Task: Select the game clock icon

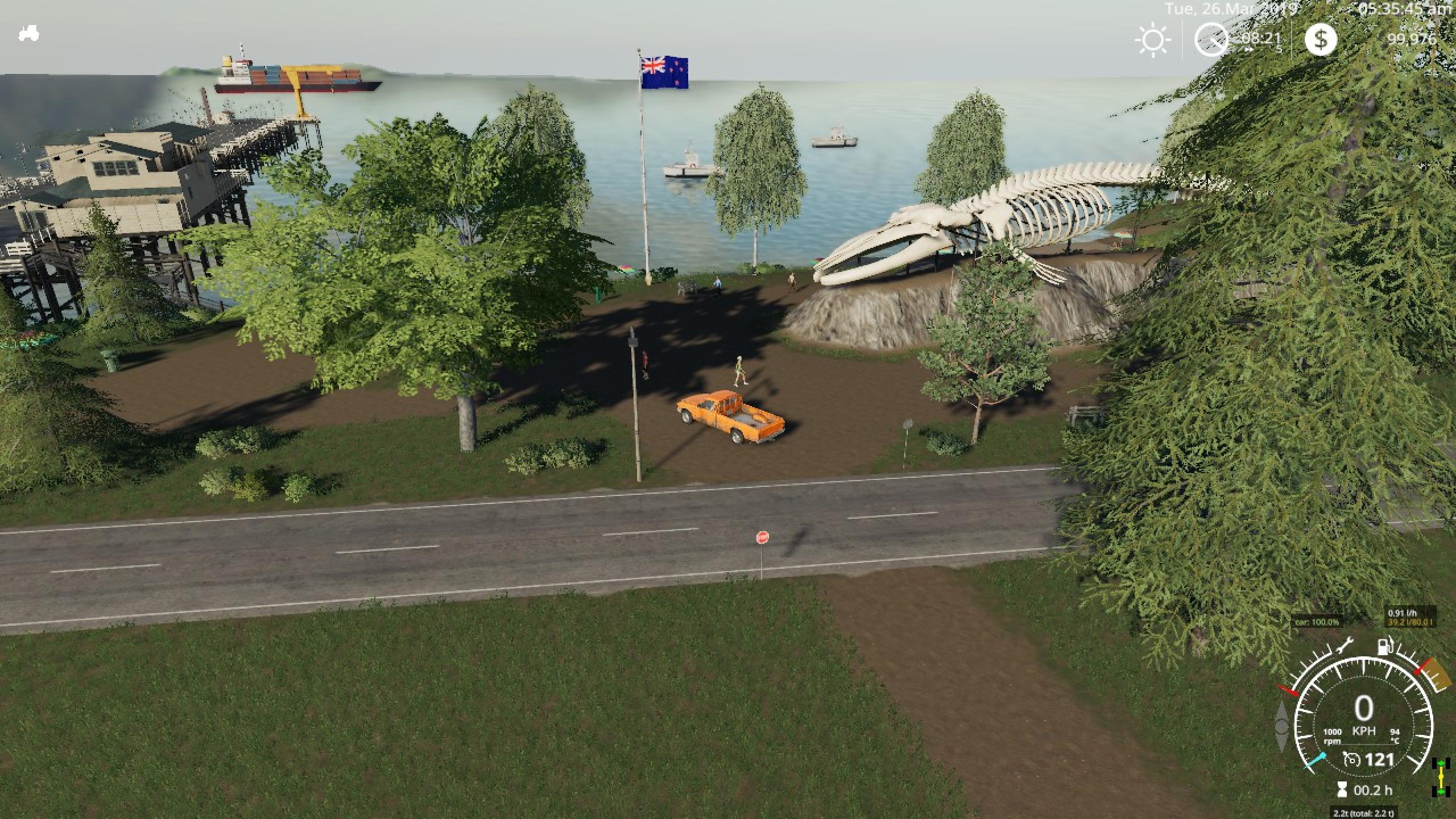Action: coord(1211,39)
